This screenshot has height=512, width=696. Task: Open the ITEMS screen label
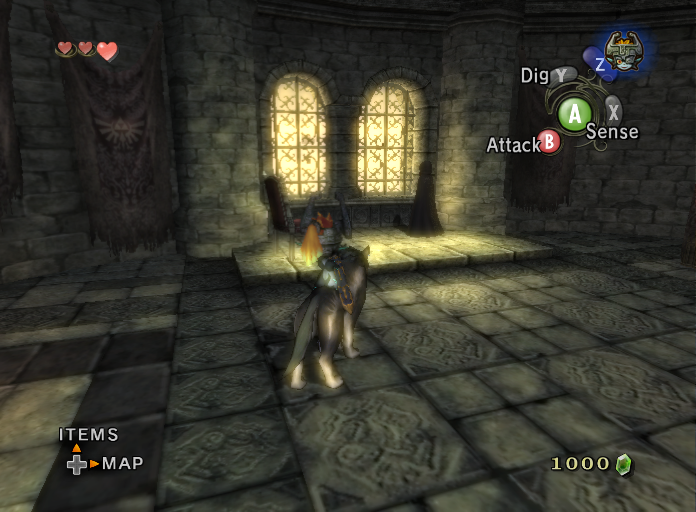(x=89, y=435)
